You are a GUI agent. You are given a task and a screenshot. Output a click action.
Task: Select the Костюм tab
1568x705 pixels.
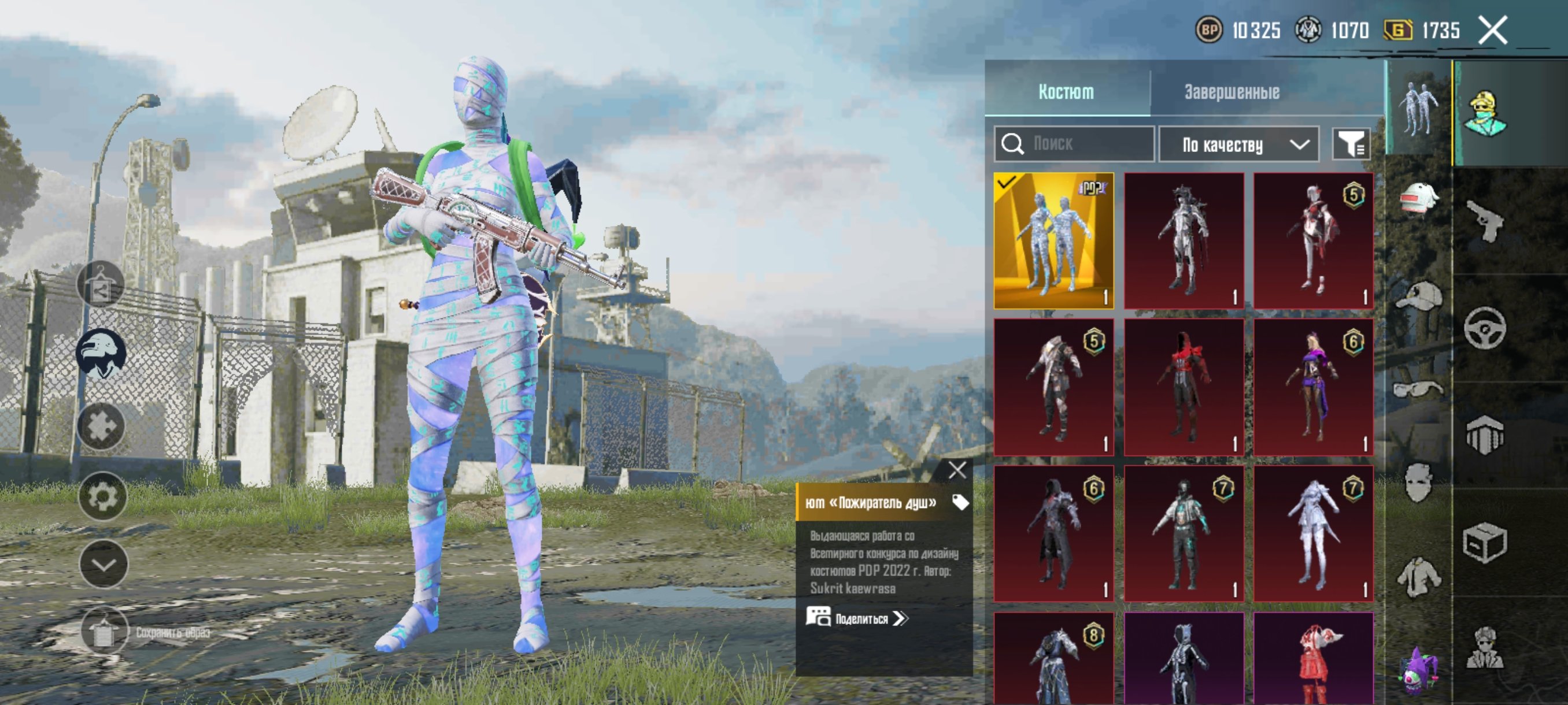1066,92
